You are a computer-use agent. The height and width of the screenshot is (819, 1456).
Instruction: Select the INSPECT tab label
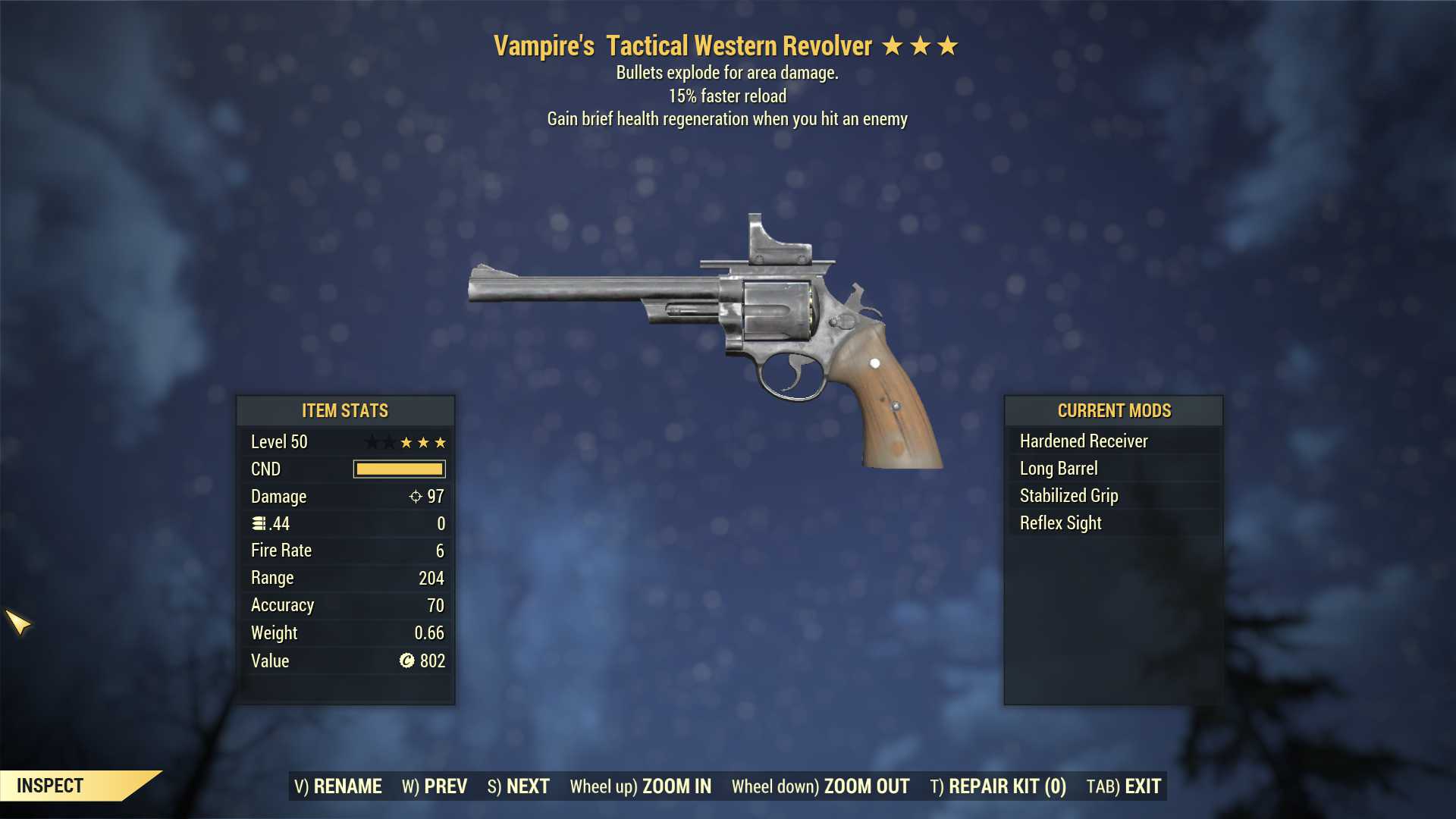click(50, 786)
